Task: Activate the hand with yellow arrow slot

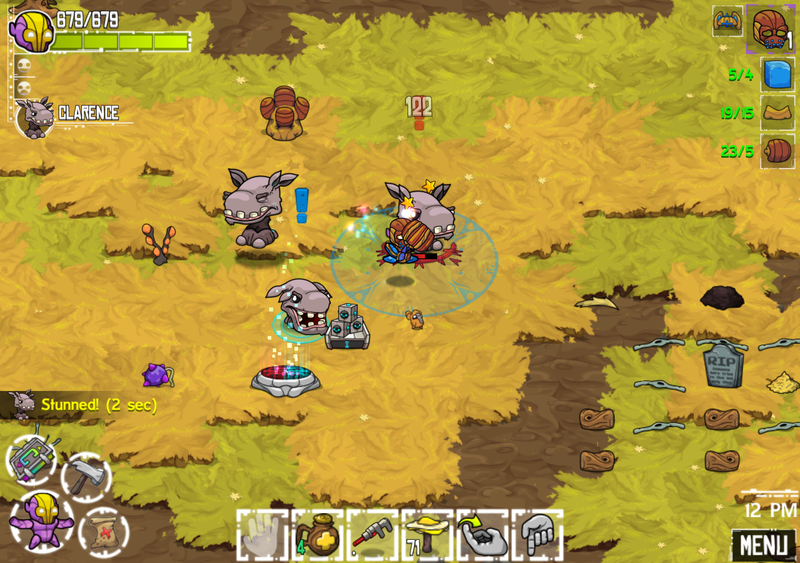Action: [x=482, y=536]
